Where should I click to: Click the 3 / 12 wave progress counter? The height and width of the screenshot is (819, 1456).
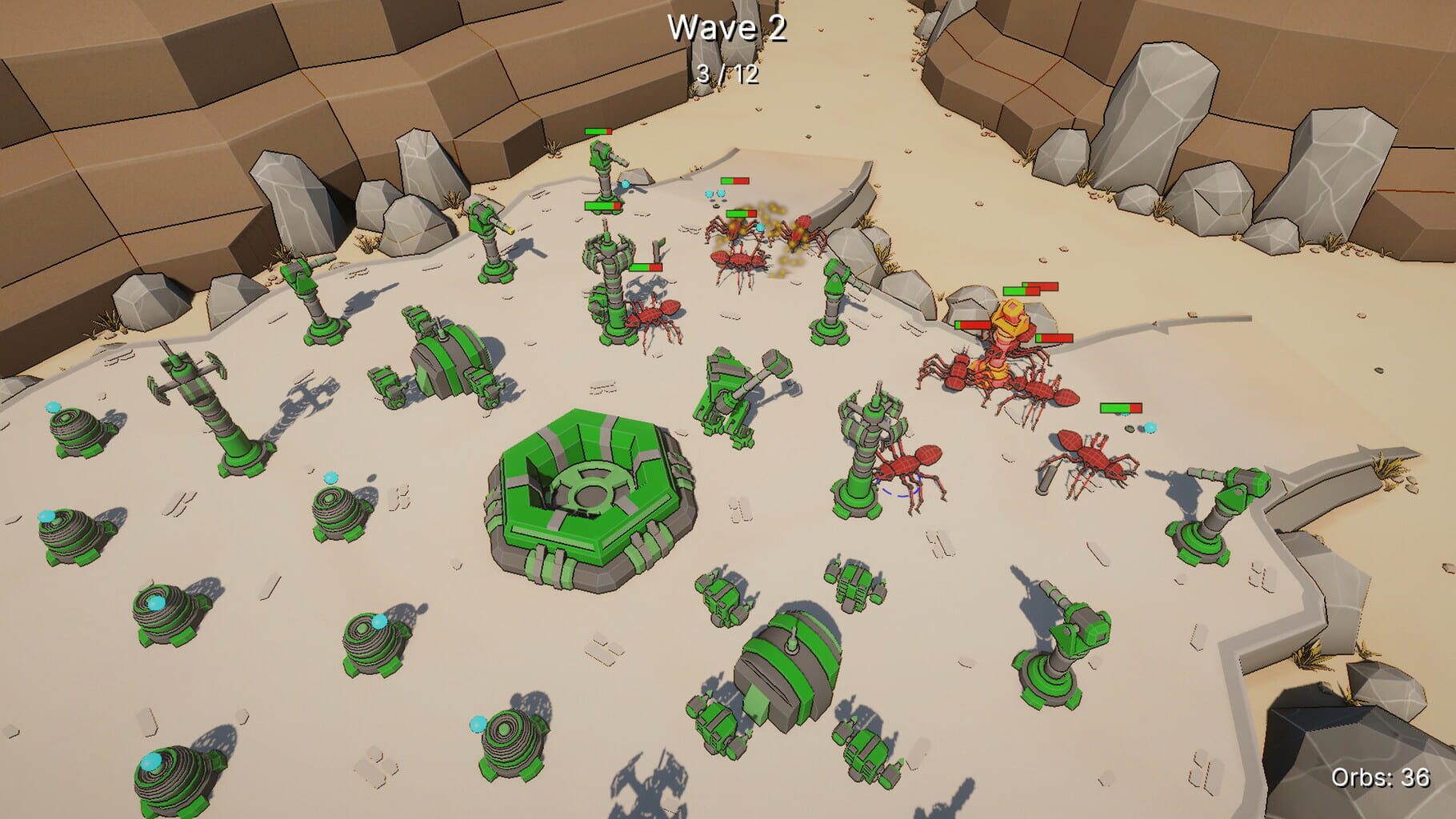728,74
